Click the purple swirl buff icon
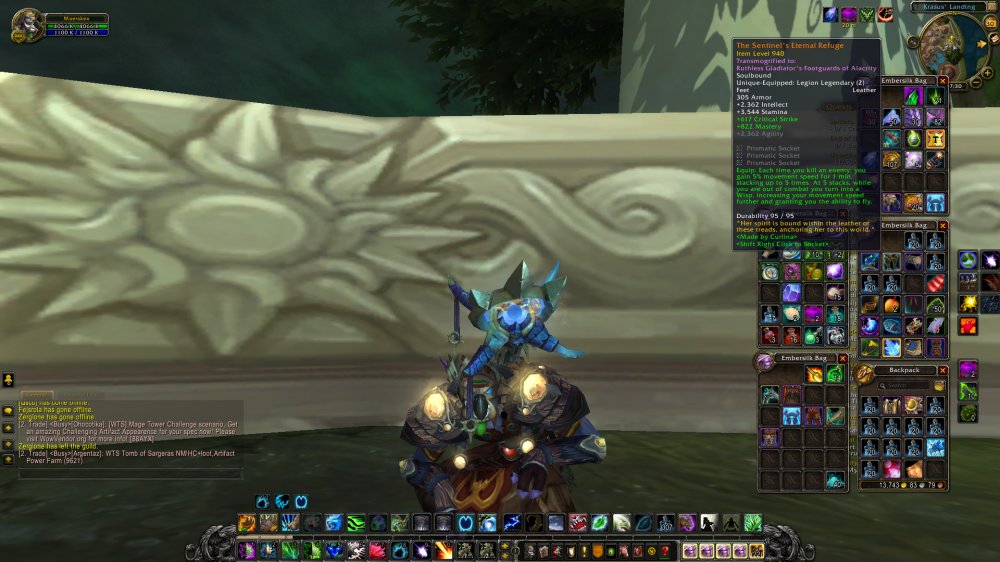This screenshot has width=1000, height=562. pyautogui.click(x=848, y=15)
